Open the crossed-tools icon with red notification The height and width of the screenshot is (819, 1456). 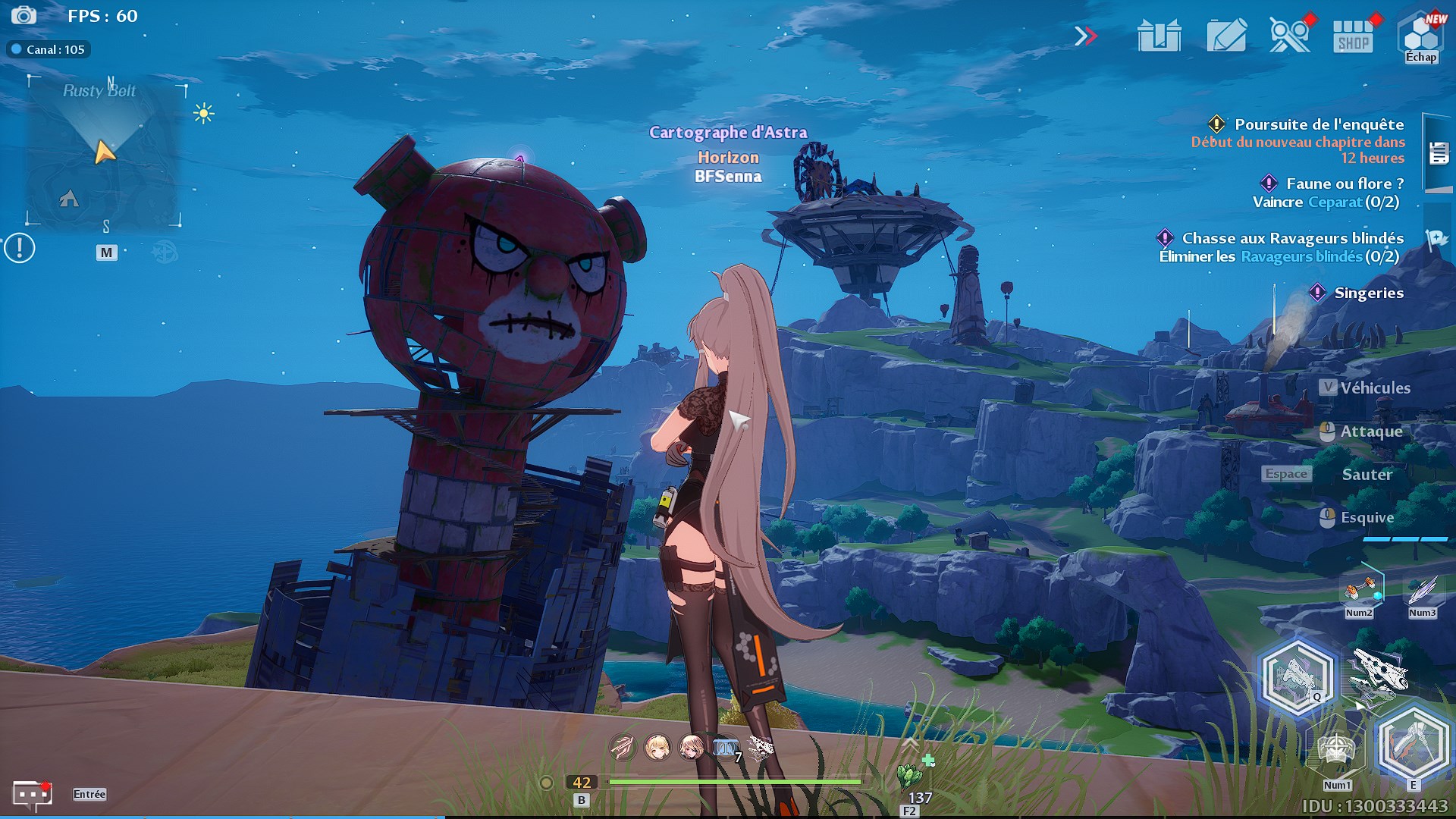[x=1289, y=36]
